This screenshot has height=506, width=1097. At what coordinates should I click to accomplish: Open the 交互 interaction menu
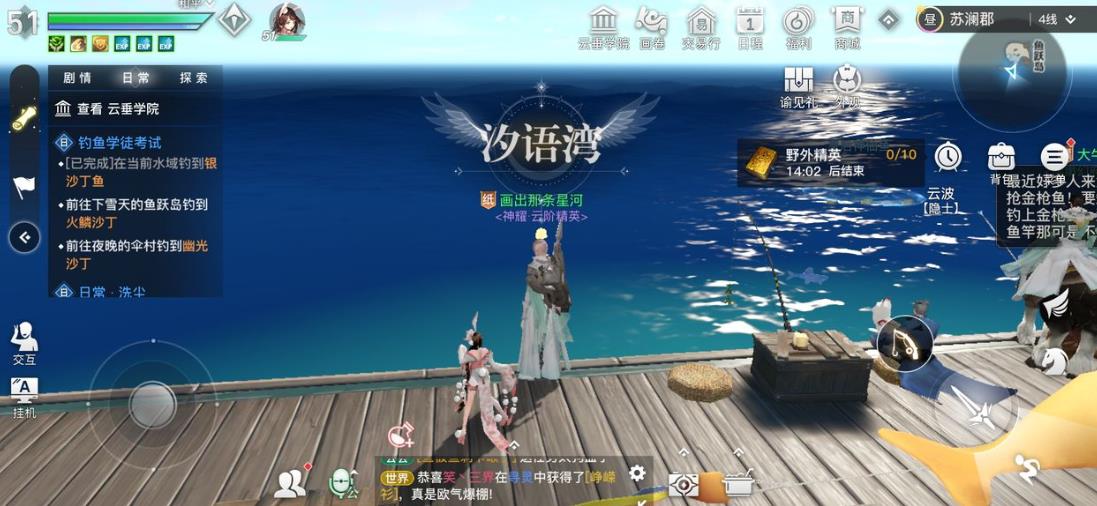point(24,343)
